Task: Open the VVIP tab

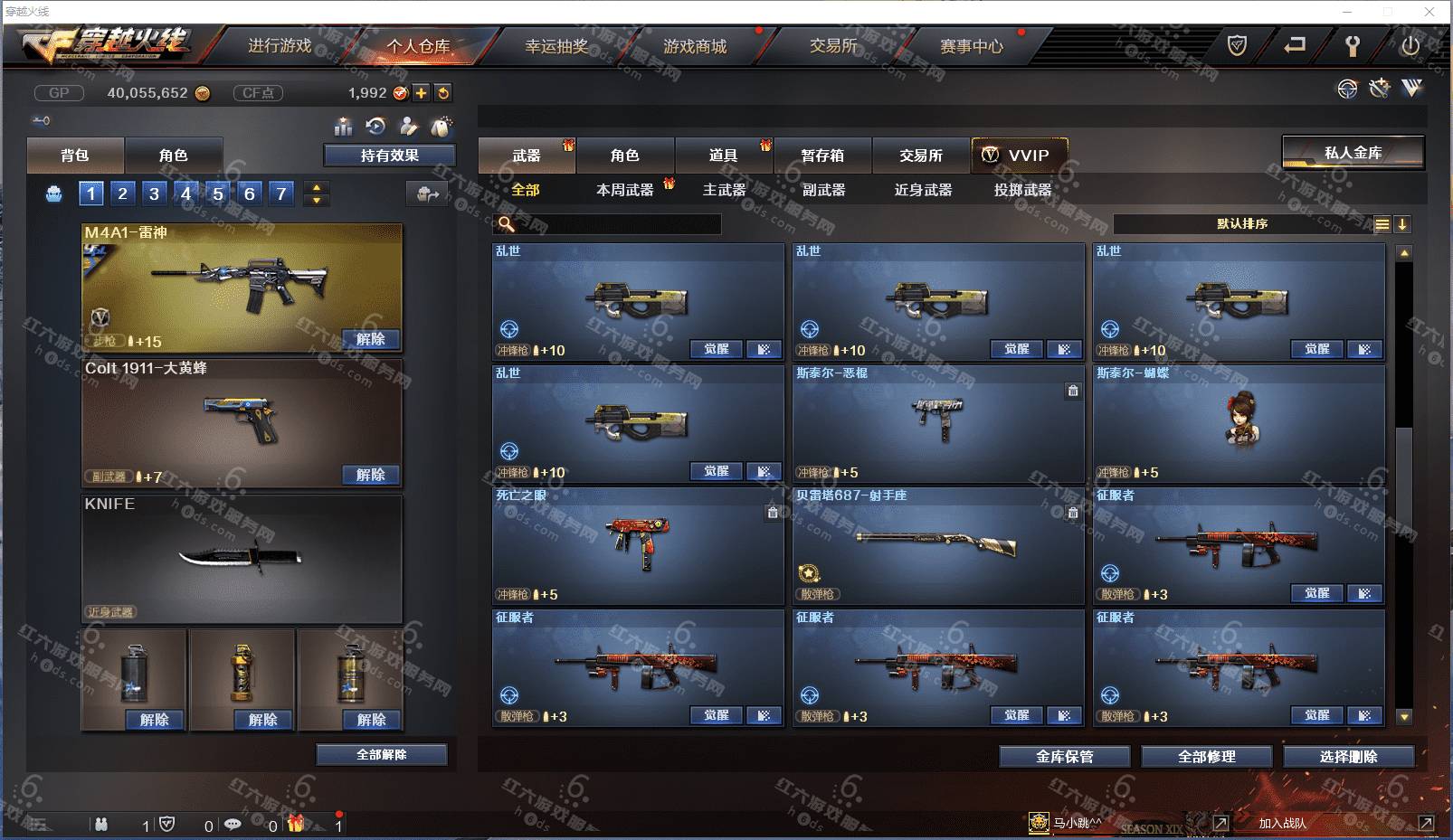Action: point(1019,156)
